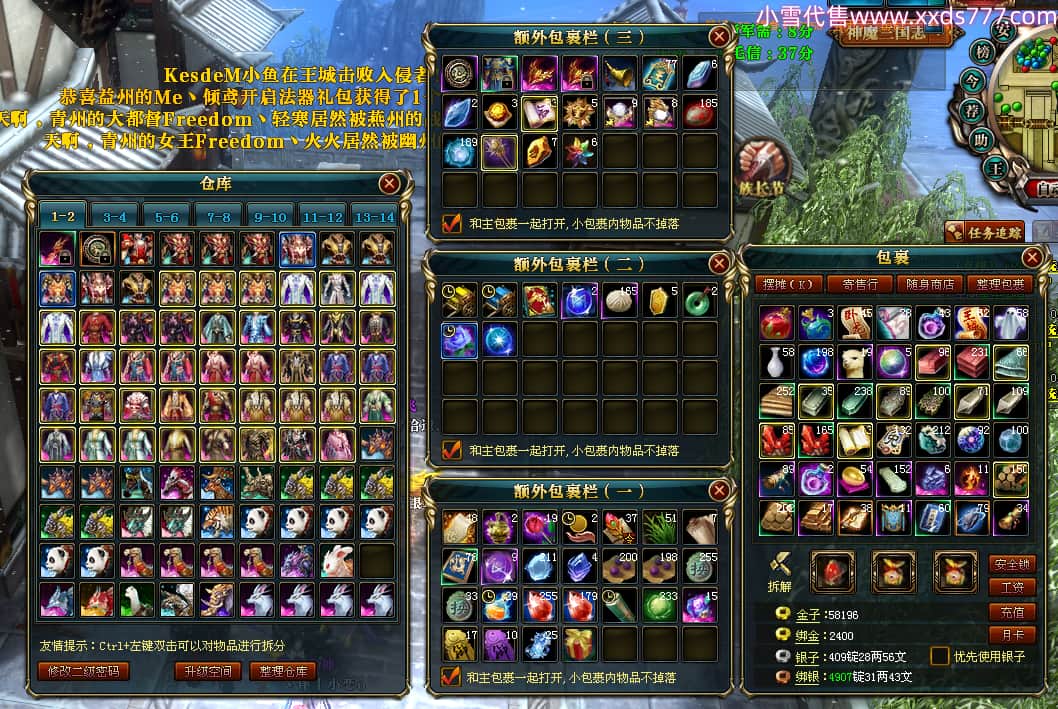The image size is (1058, 709).
Task: Open warehouse tab 13-14
Action: coord(374,216)
